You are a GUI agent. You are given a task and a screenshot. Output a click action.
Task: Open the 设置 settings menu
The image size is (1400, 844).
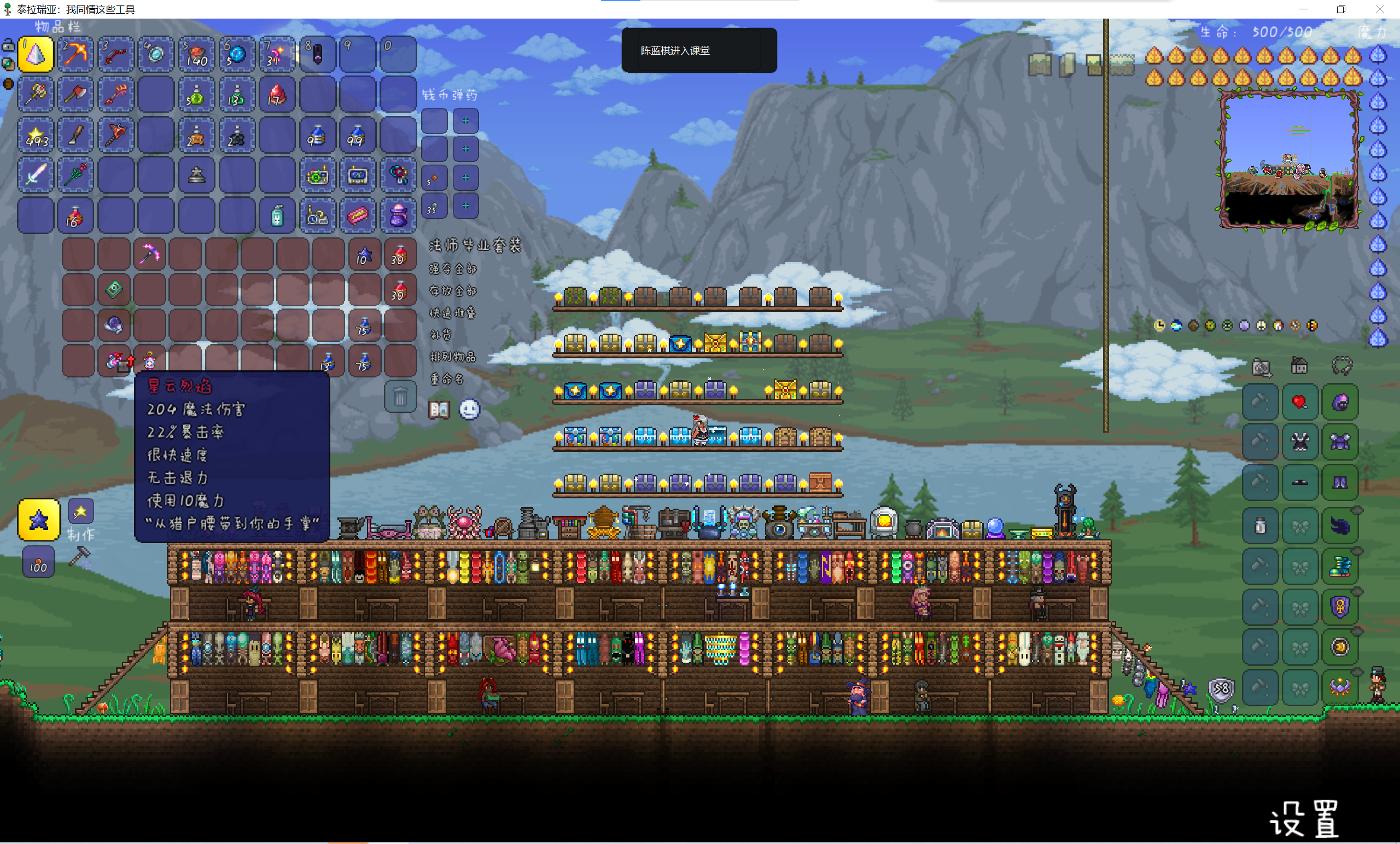point(1303,818)
